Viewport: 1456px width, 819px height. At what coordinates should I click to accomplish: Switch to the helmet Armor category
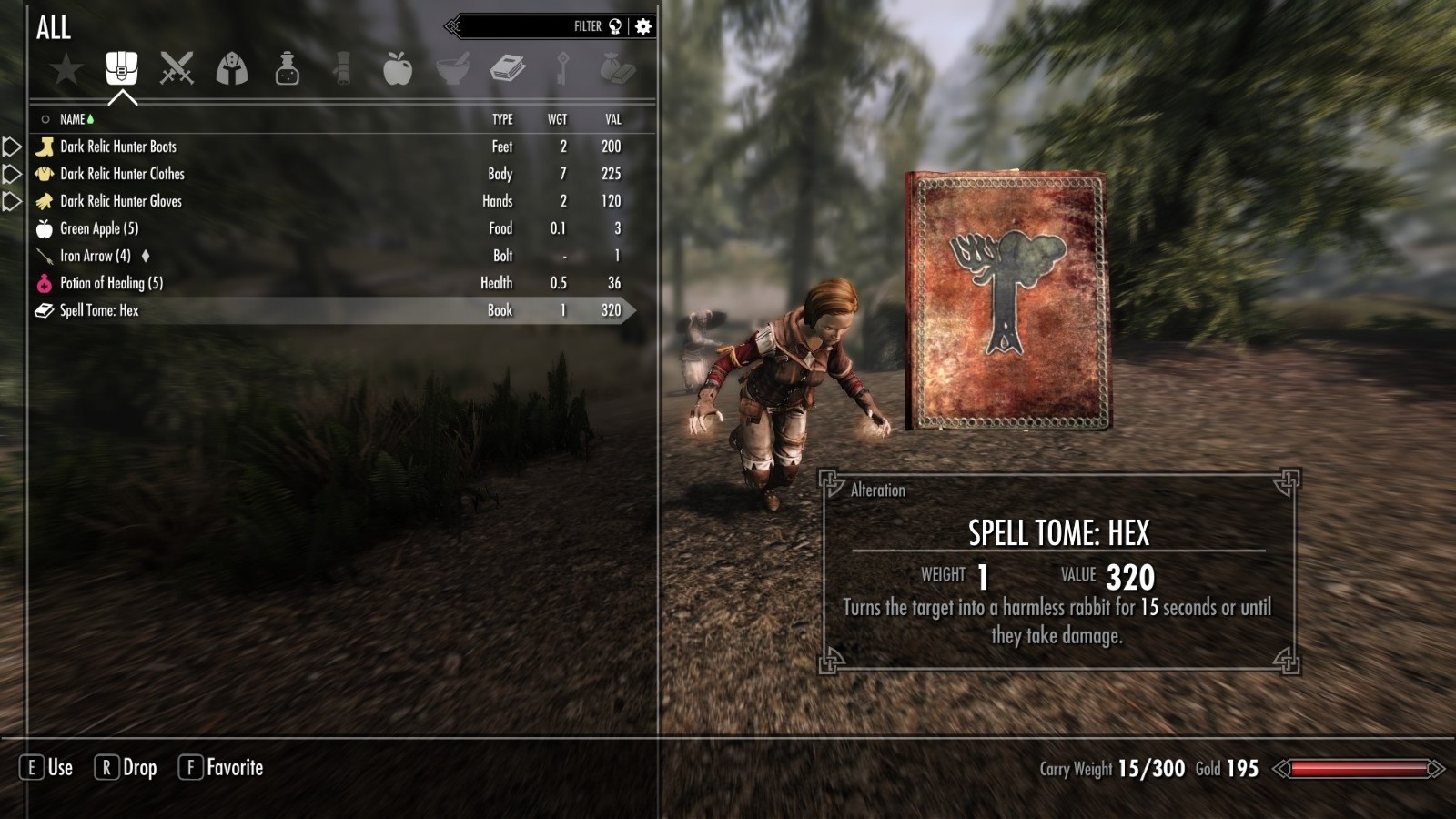[x=232, y=68]
